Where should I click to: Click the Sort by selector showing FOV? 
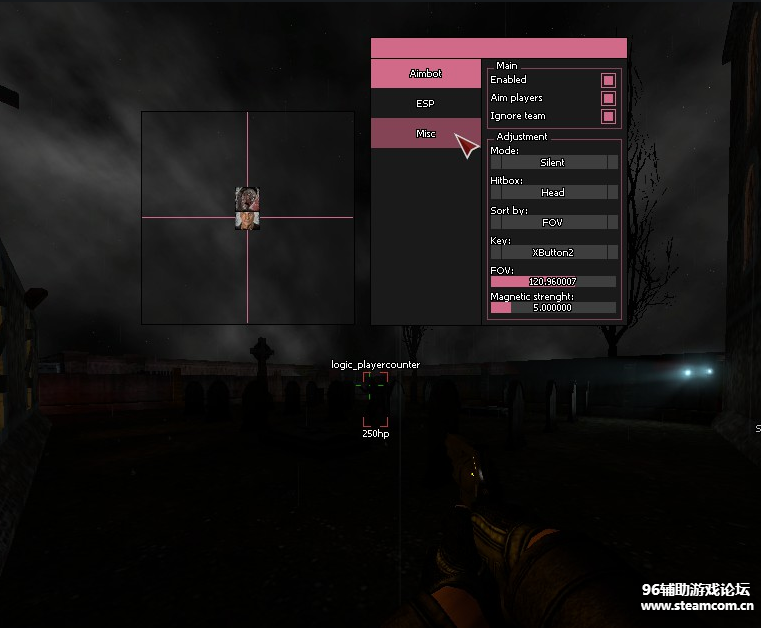point(552,222)
